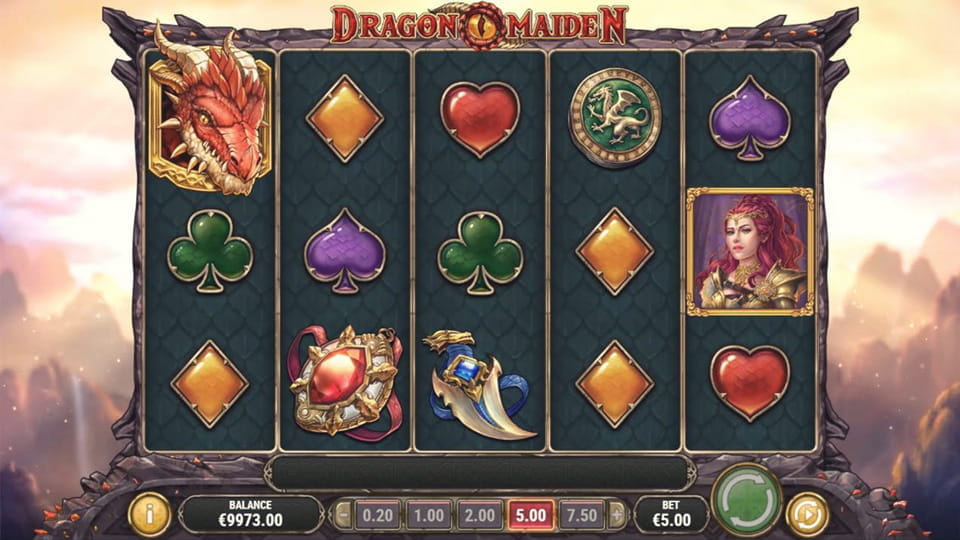The width and height of the screenshot is (960, 540).
Task: Choose the 1.00 bet option
Action: pos(428,515)
